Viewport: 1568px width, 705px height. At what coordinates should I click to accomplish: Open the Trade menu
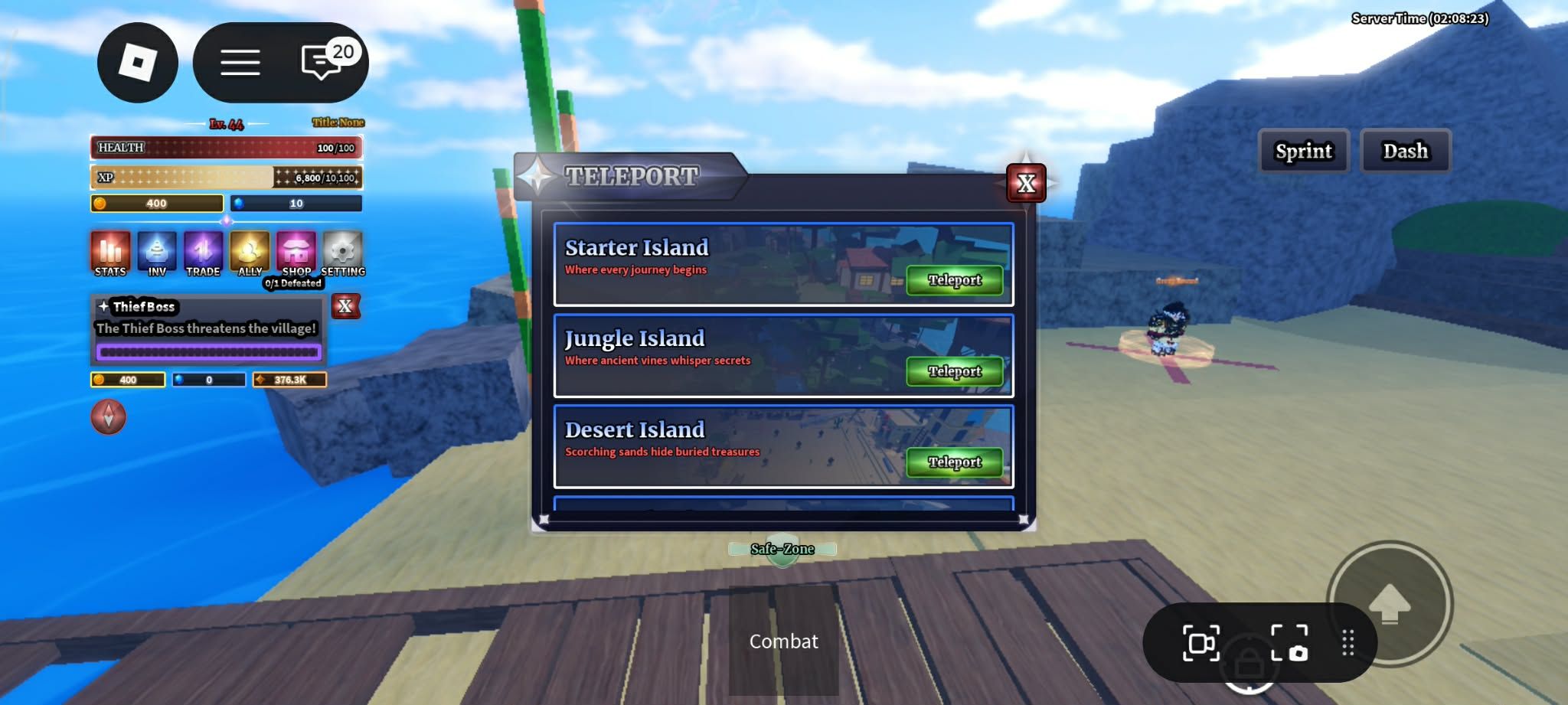click(x=203, y=253)
